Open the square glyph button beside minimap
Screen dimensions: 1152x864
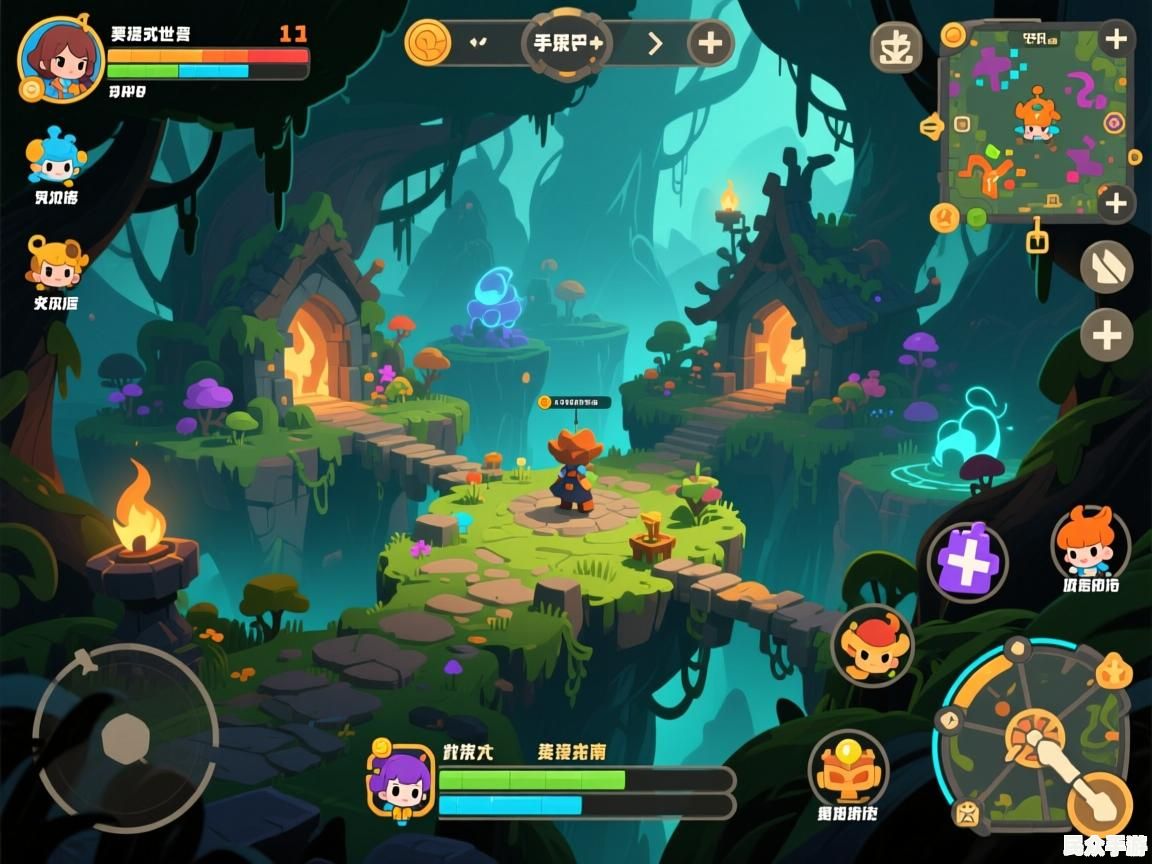tap(895, 47)
